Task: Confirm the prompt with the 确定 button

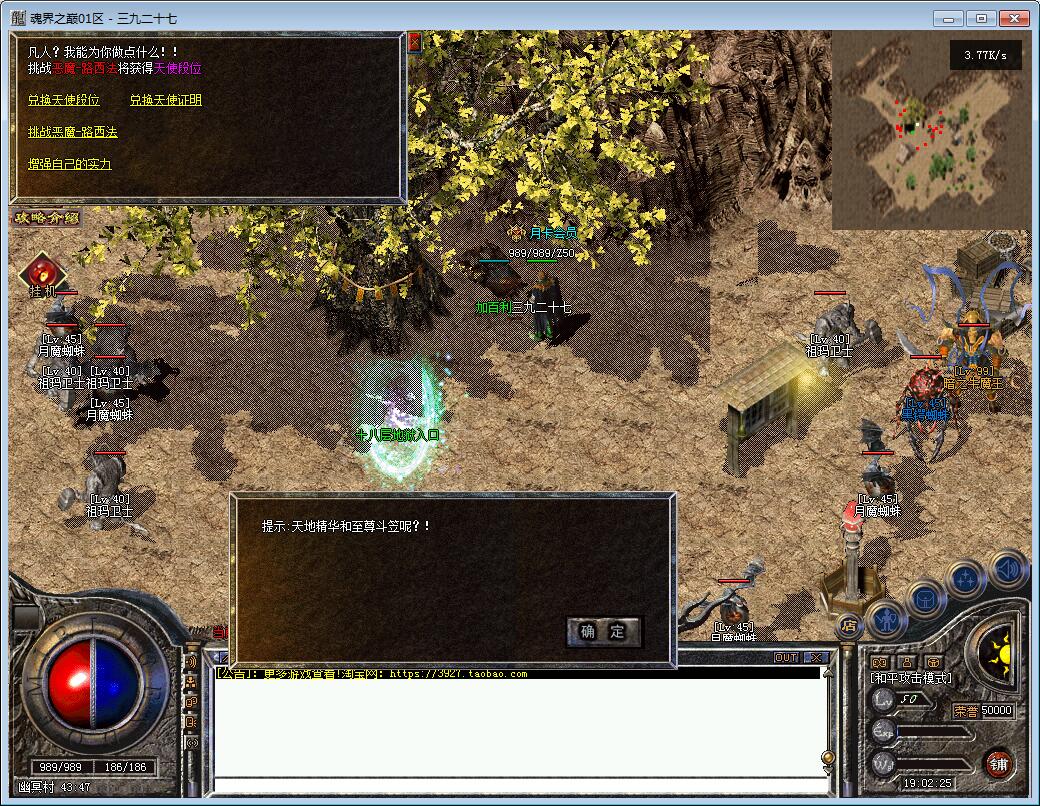Action: coord(603,631)
